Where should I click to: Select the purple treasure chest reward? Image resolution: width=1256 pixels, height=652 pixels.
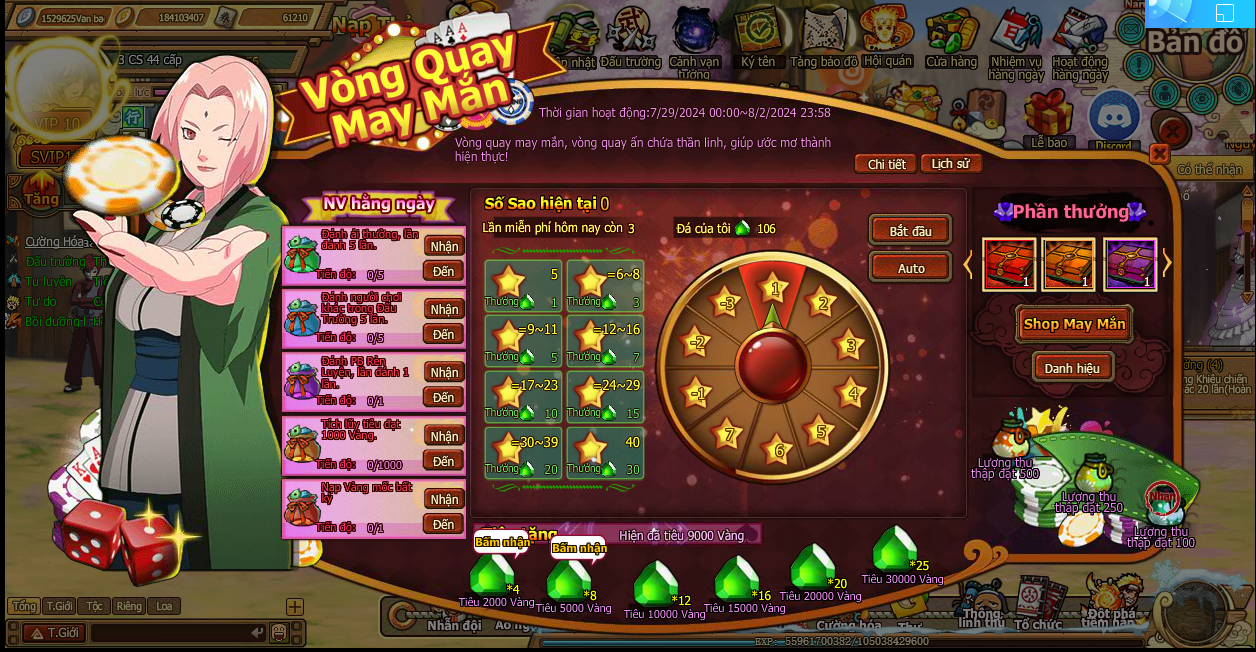(1130, 264)
